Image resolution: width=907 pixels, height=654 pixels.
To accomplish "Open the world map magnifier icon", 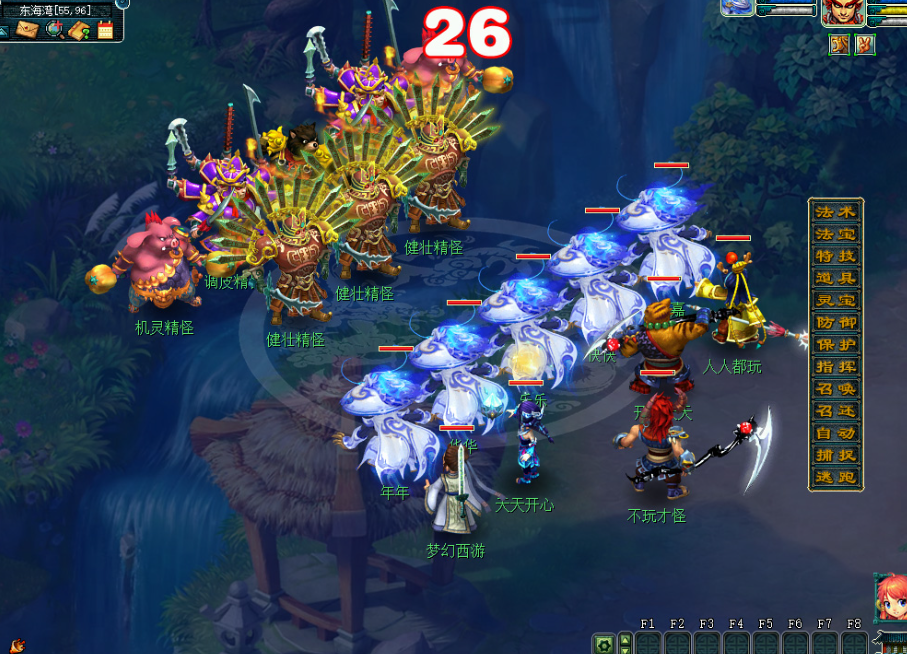I will pos(54,29).
